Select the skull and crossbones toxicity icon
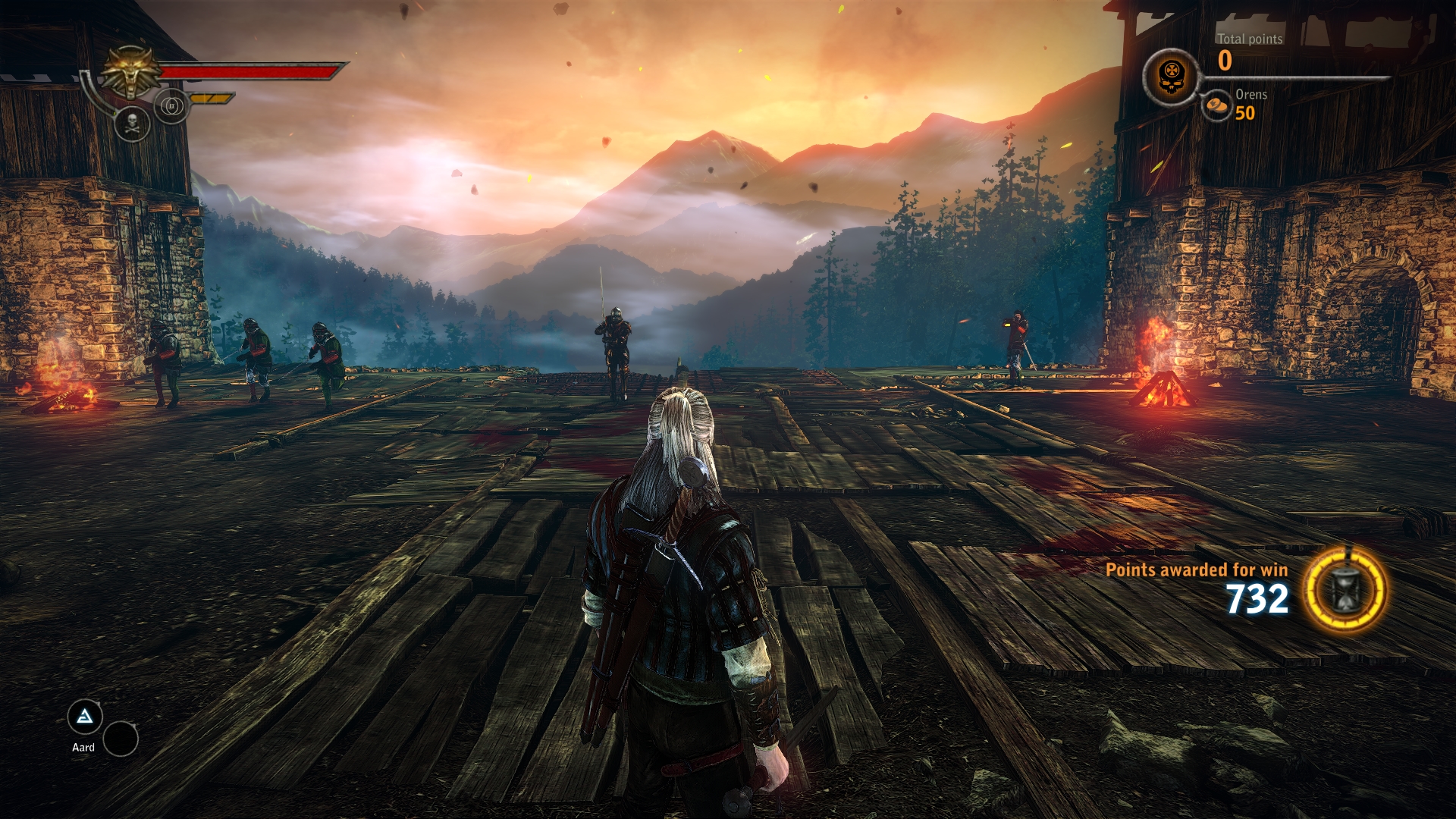Viewport: 1456px width, 819px height. [x=132, y=123]
